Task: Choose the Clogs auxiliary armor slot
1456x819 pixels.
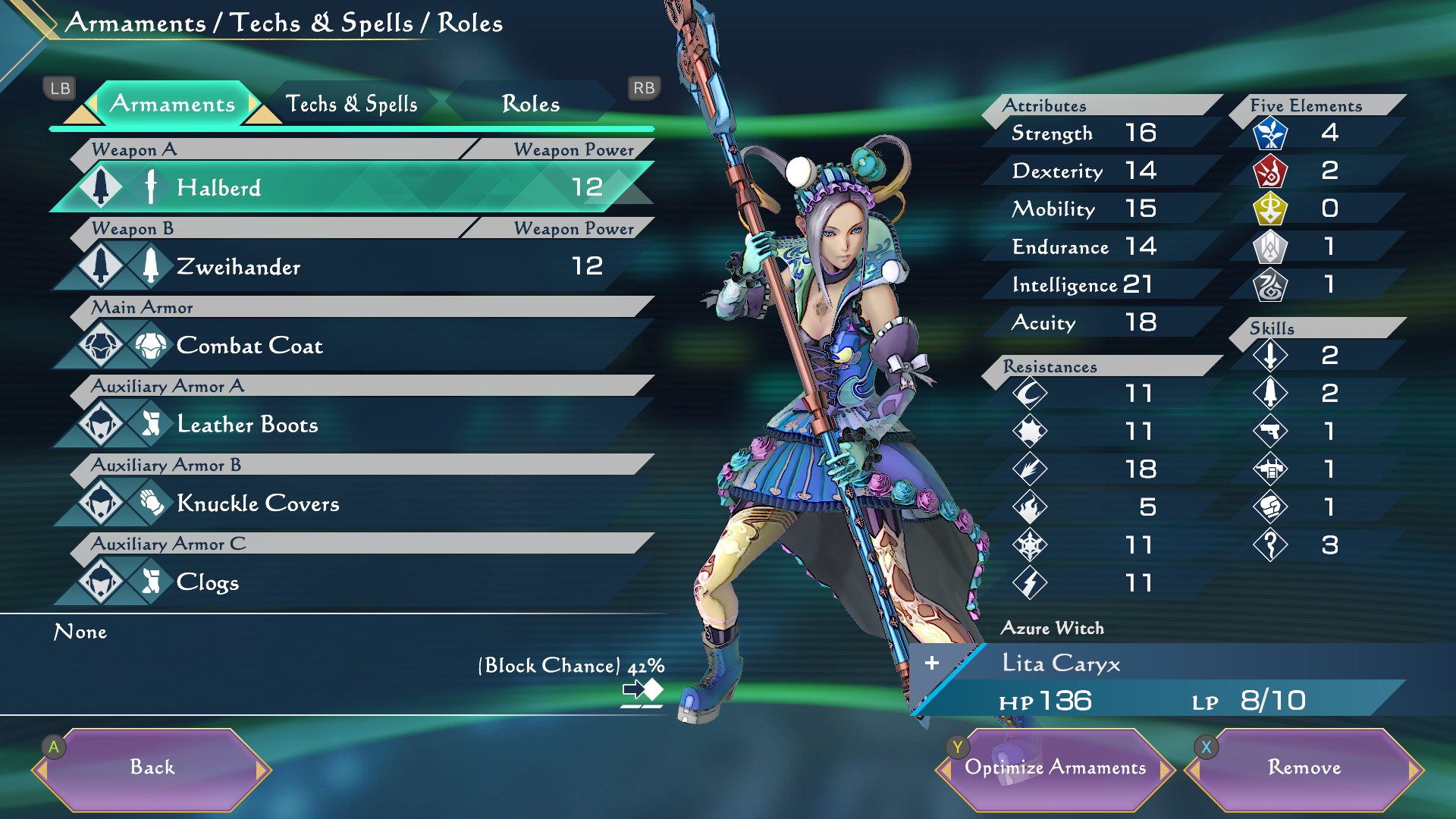Action: (x=353, y=582)
